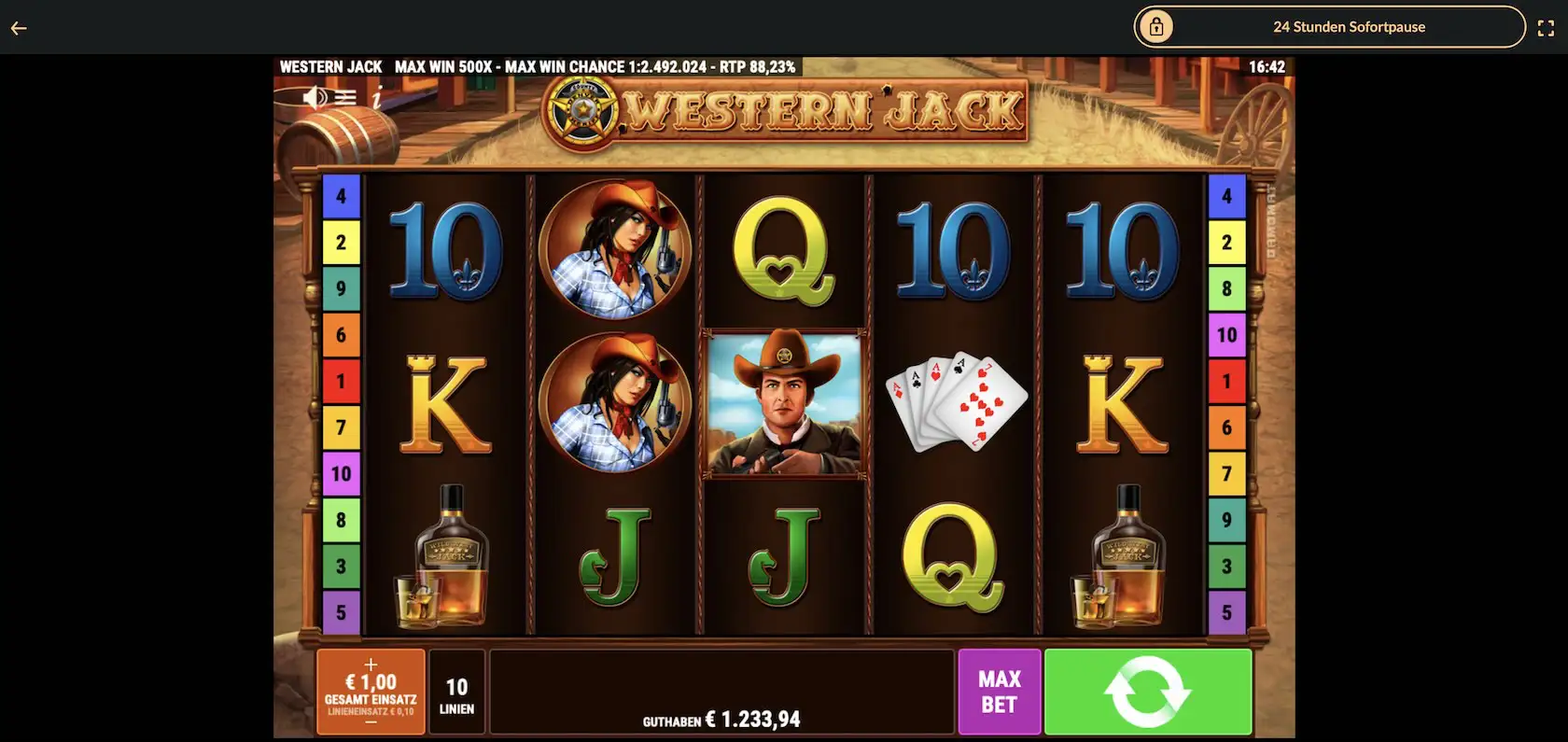
Task: Open the game info with the i icon
Action: tap(376, 96)
